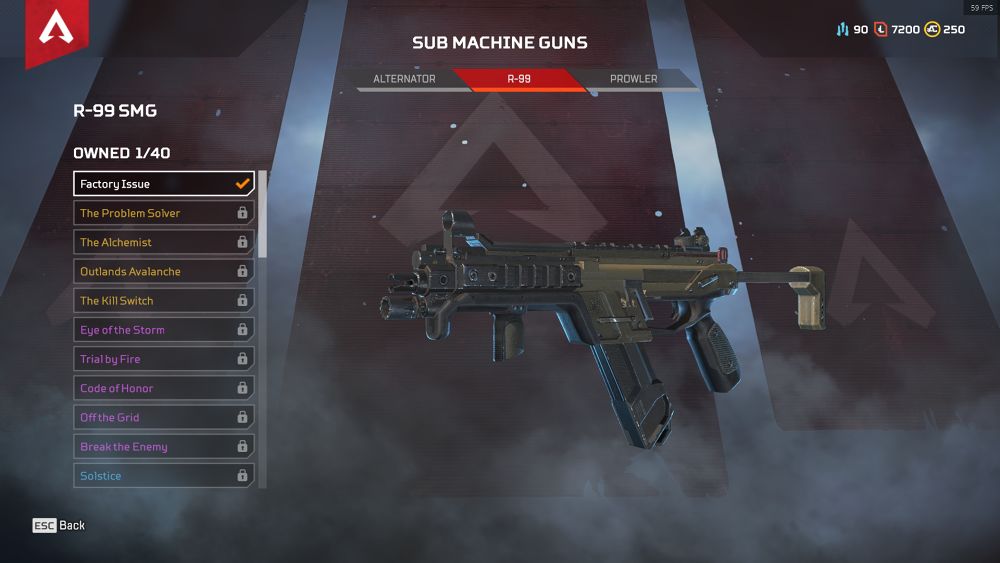This screenshot has width=1000, height=563.
Task: Choose the Break the Enemy skin
Action: (164, 447)
